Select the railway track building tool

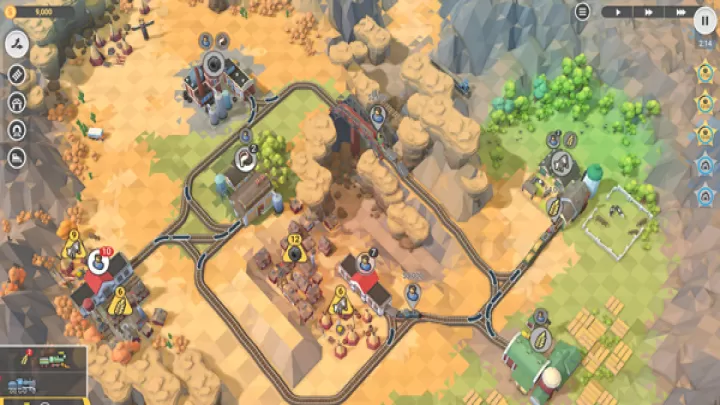point(17,74)
